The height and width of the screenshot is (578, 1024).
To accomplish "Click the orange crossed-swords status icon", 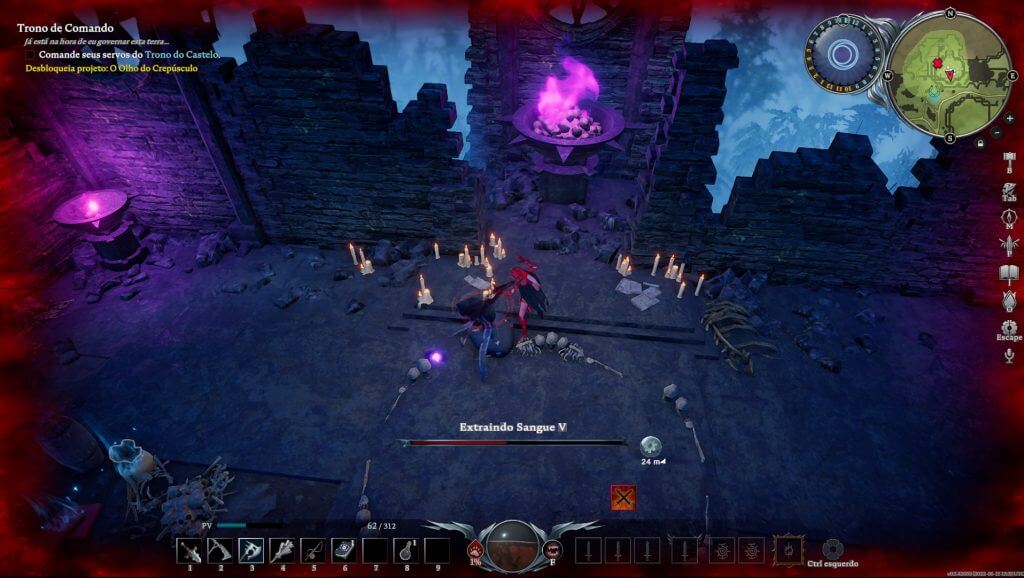I will [623, 497].
